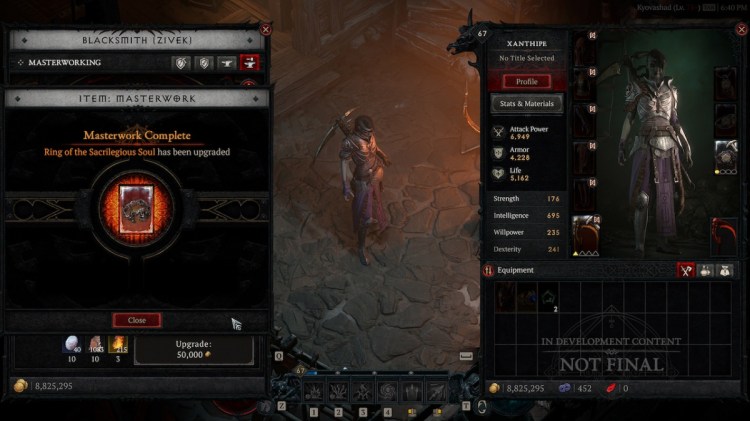Open the character Profile

click(527, 81)
